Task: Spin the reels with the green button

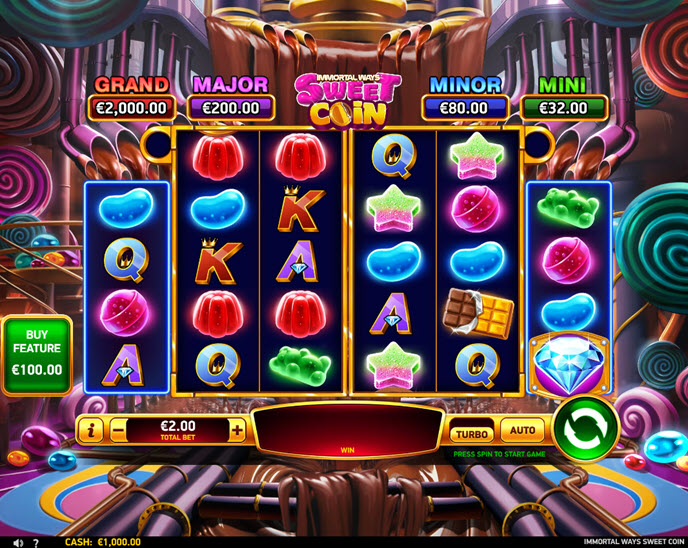Action: point(586,430)
